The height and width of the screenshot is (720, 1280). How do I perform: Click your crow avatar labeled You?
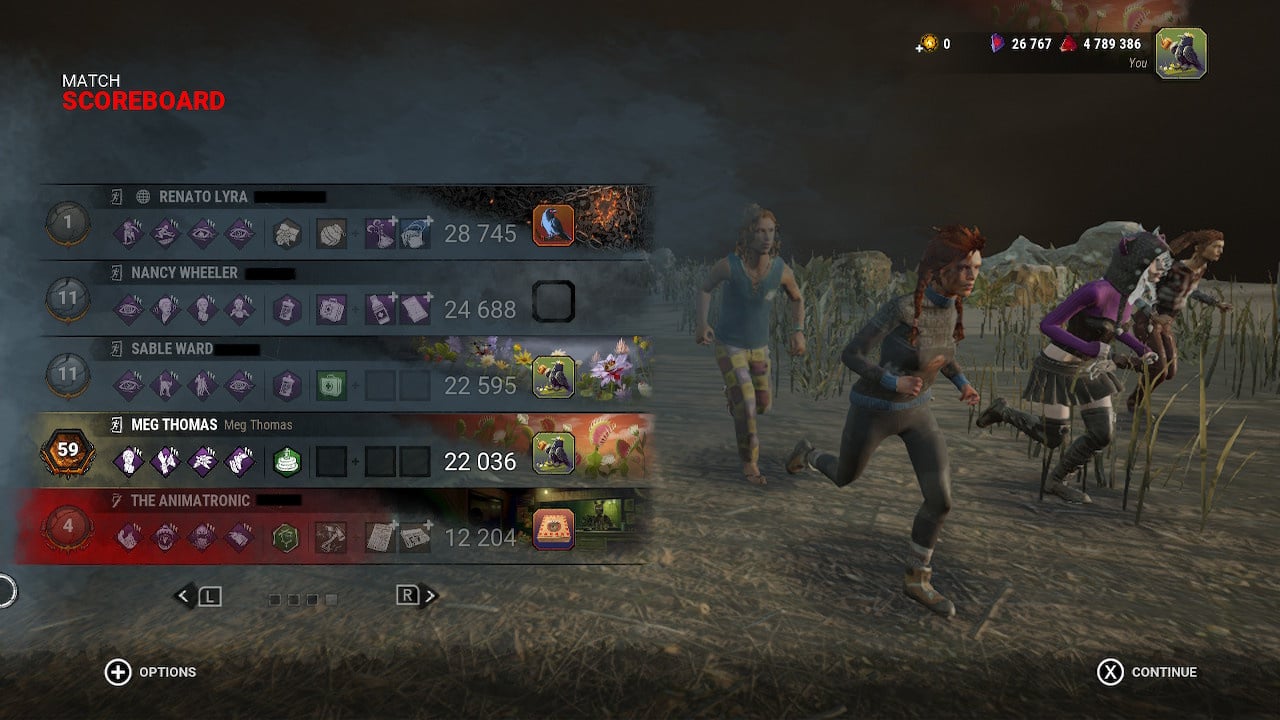pos(1184,54)
